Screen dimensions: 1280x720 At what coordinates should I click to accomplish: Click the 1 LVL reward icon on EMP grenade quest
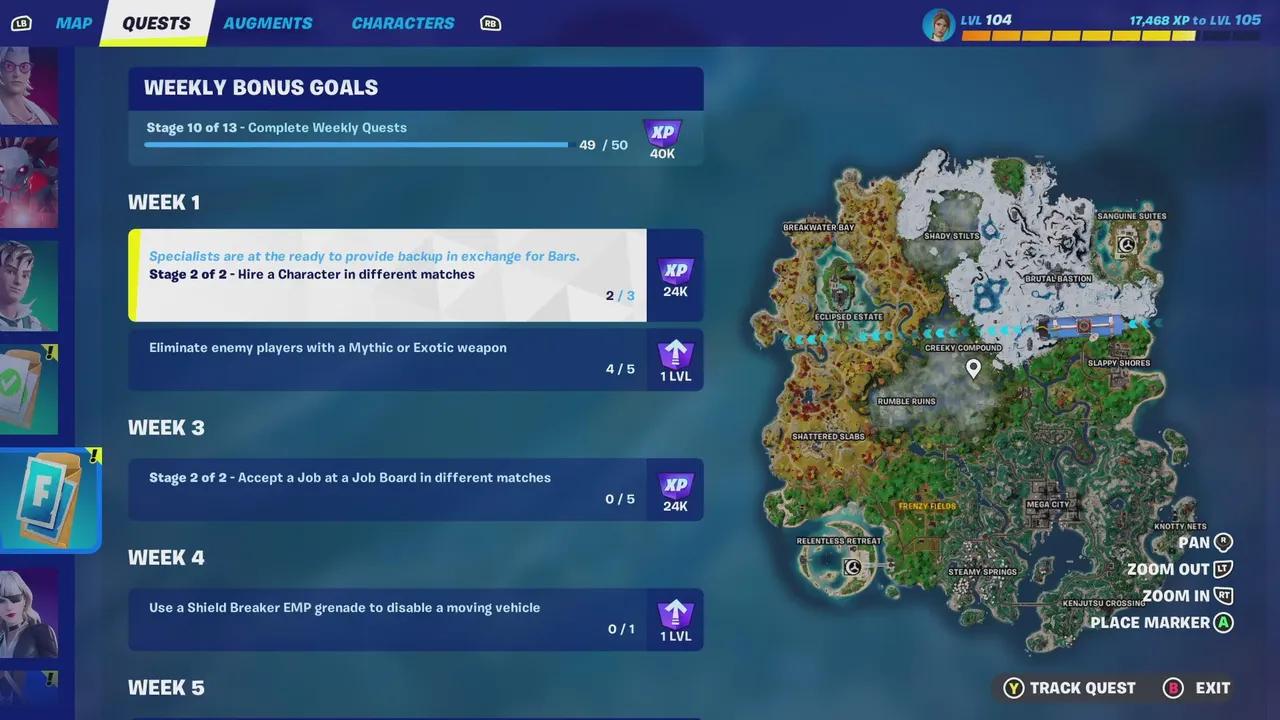coord(676,618)
